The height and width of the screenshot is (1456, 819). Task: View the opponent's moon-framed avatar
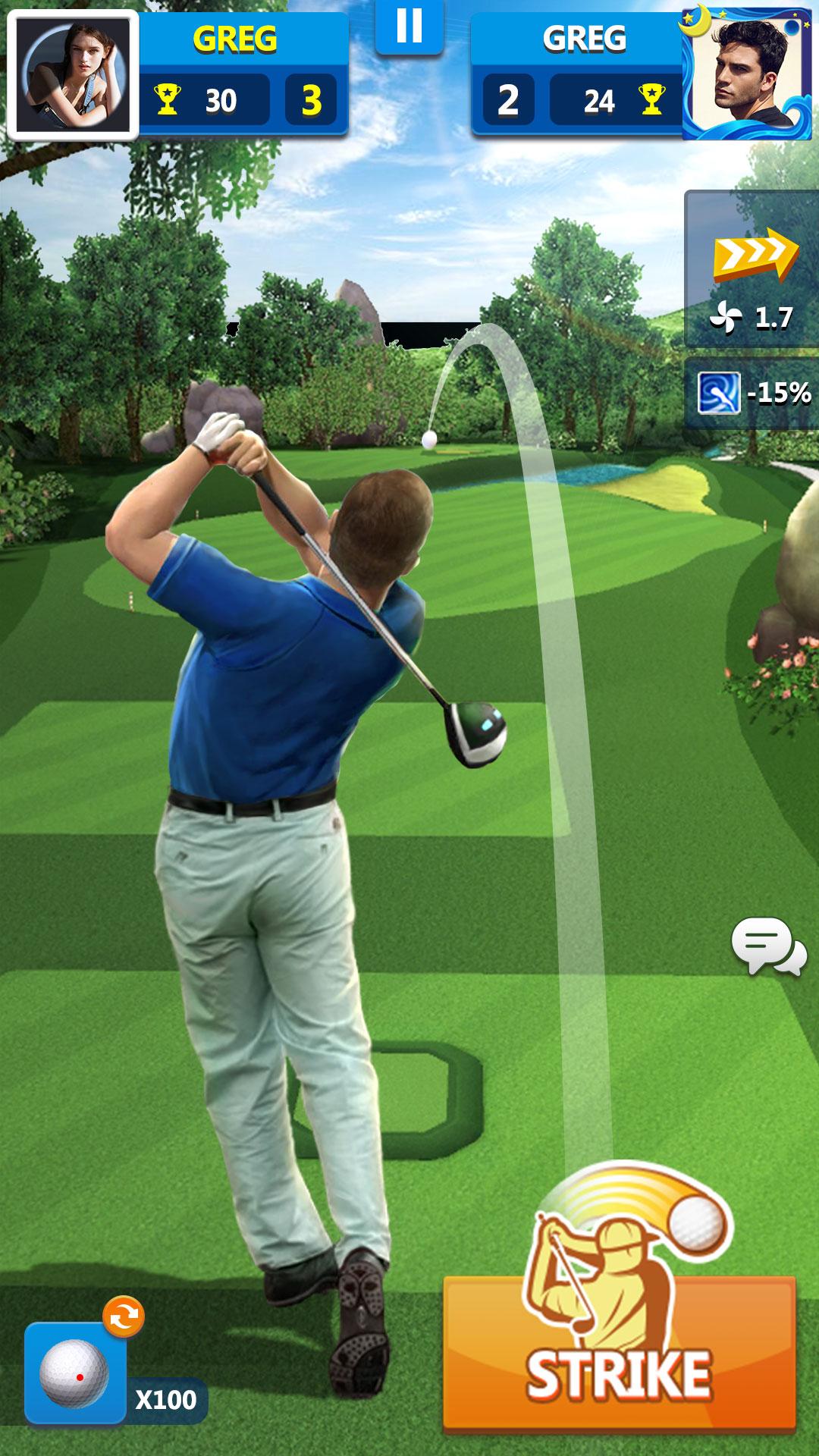tap(748, 74)
